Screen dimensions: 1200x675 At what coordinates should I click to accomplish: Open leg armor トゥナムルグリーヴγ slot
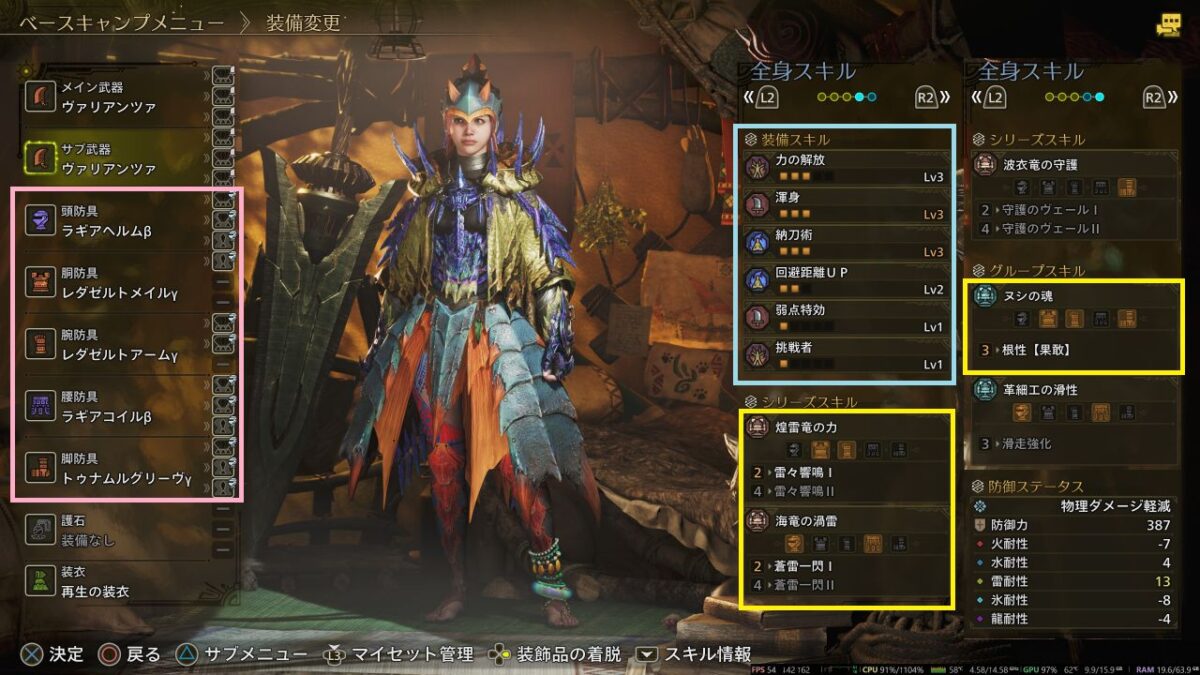pos(117,469)
